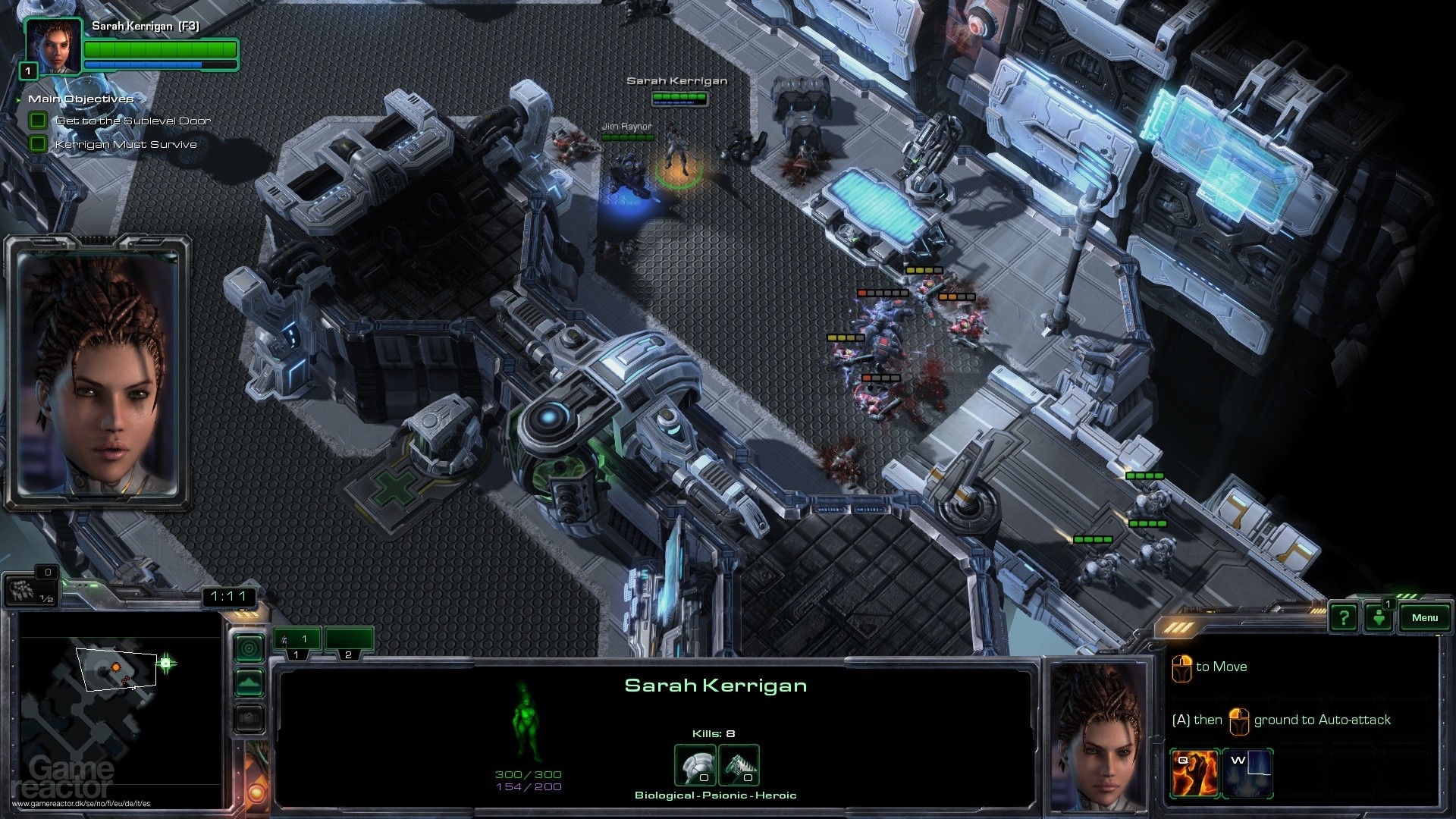Select control group tab 1
Screen dimensions: 1456x819
(x=297, y=639)
